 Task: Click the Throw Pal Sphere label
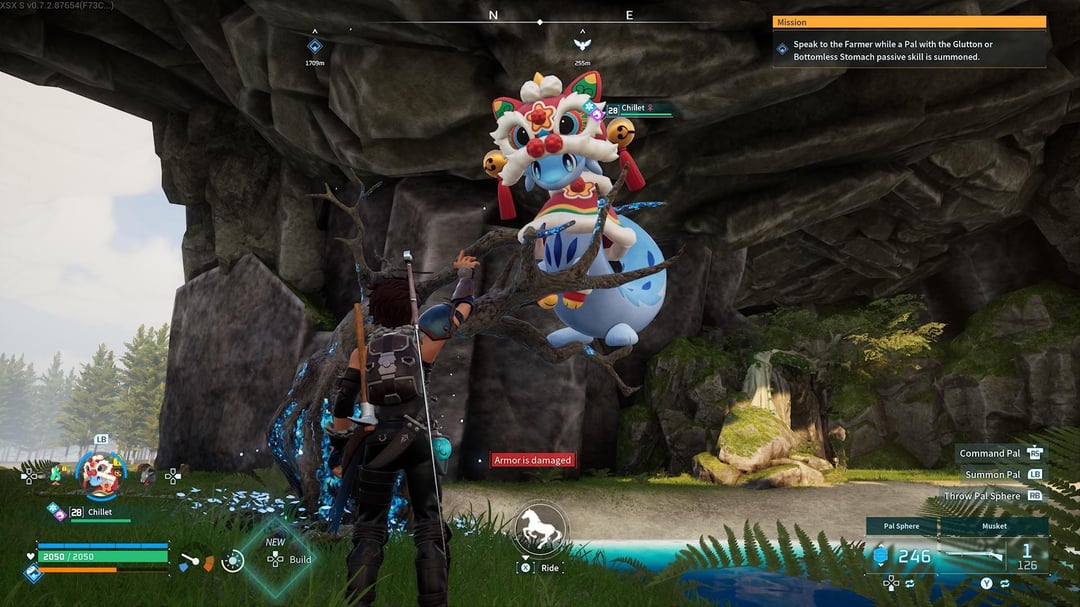coord(982,496)
